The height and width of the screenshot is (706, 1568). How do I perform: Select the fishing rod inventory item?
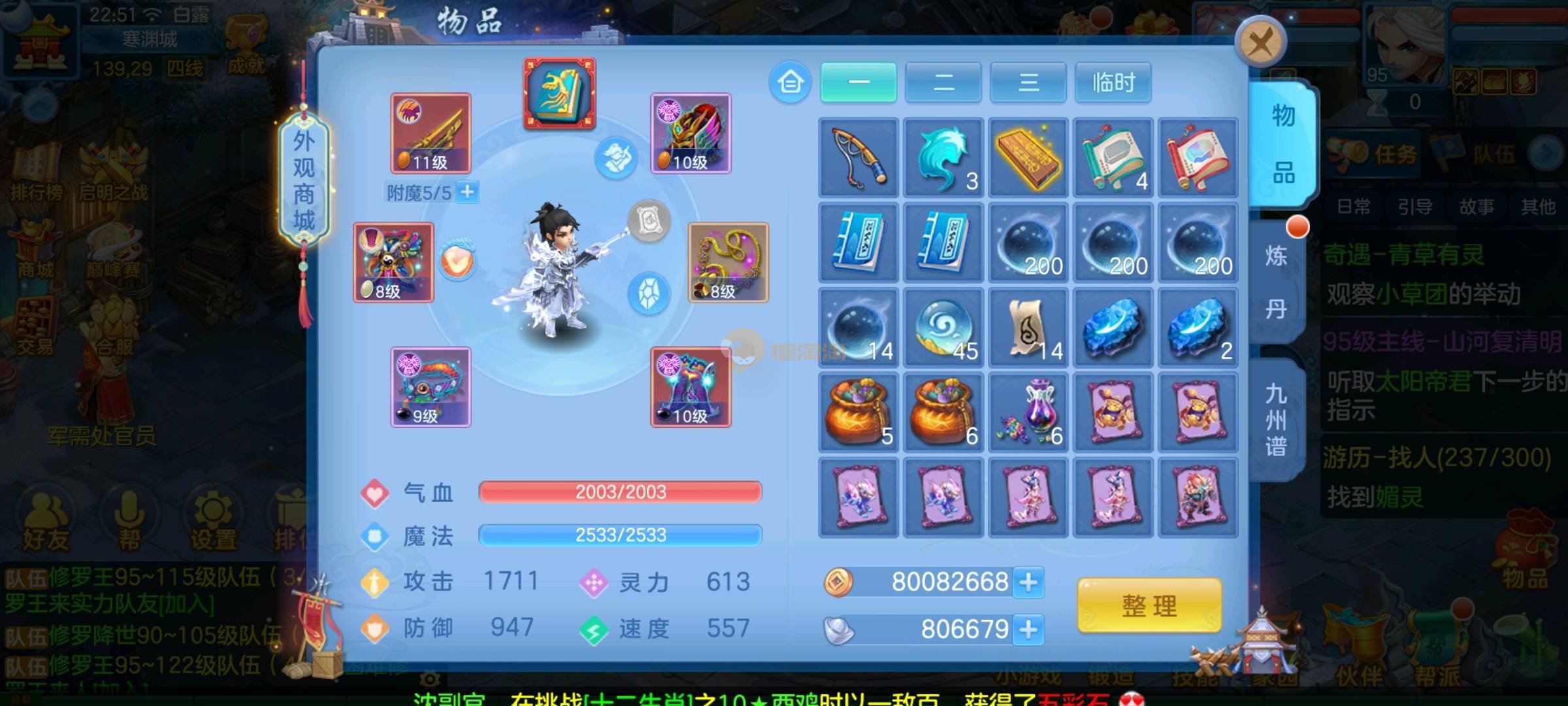pyautogui.click(x=858, y=158)
